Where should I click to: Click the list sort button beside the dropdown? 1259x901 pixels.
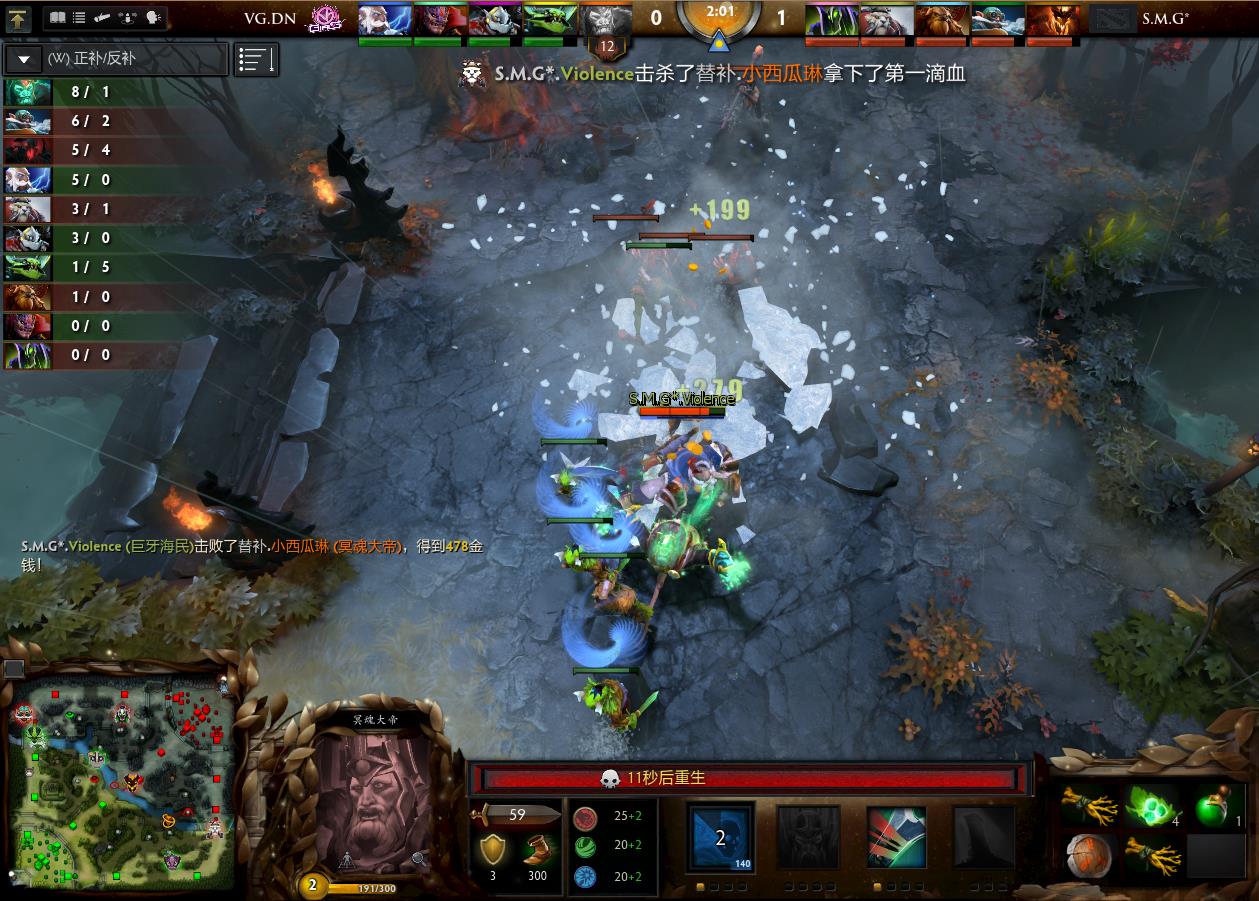(x=256, y=60)
